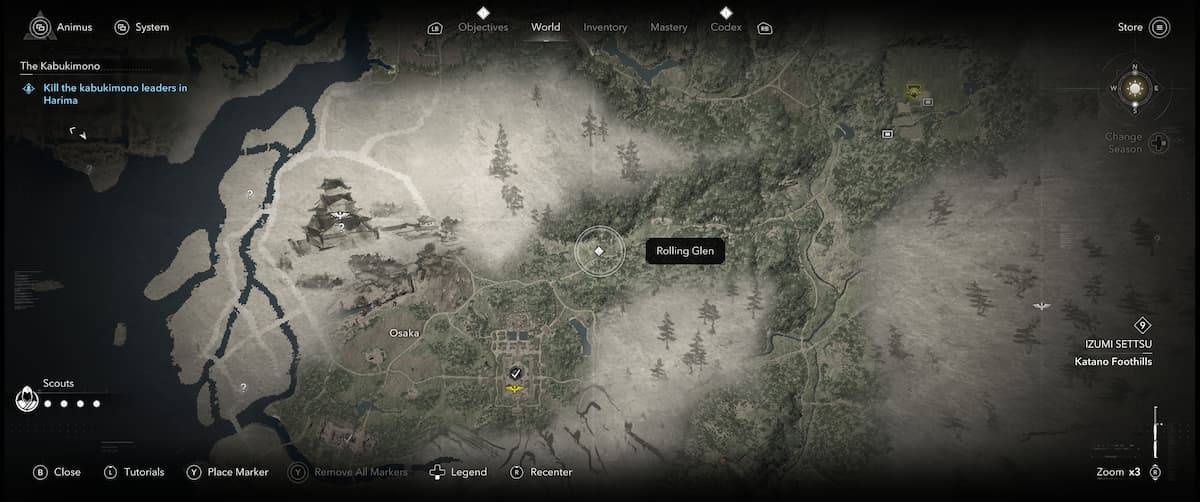Select the Osaka location label
The width and height of the screenshot is (1200, 502).
(404, 333)
